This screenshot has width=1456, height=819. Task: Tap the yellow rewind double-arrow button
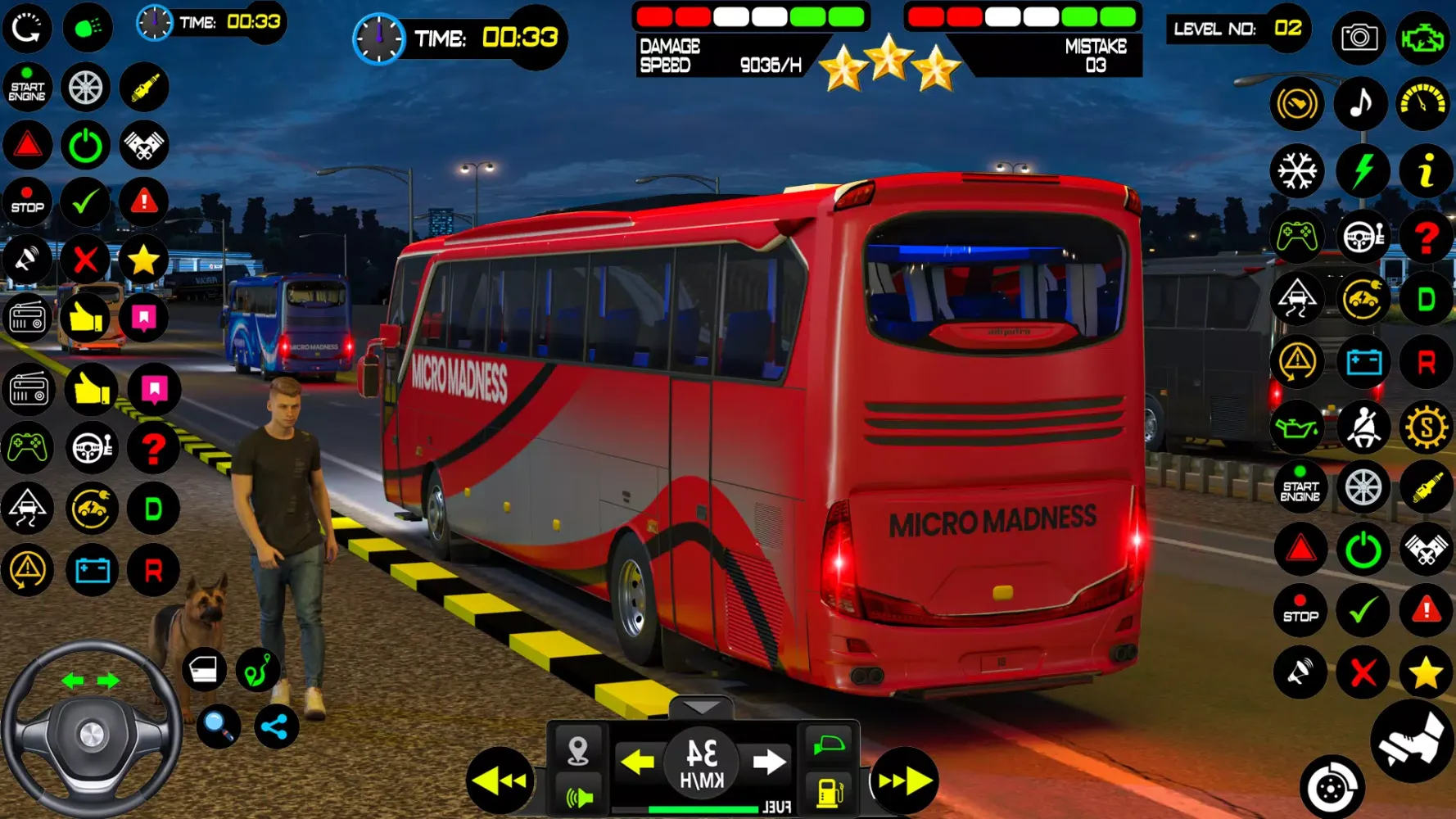coord(500,781)
